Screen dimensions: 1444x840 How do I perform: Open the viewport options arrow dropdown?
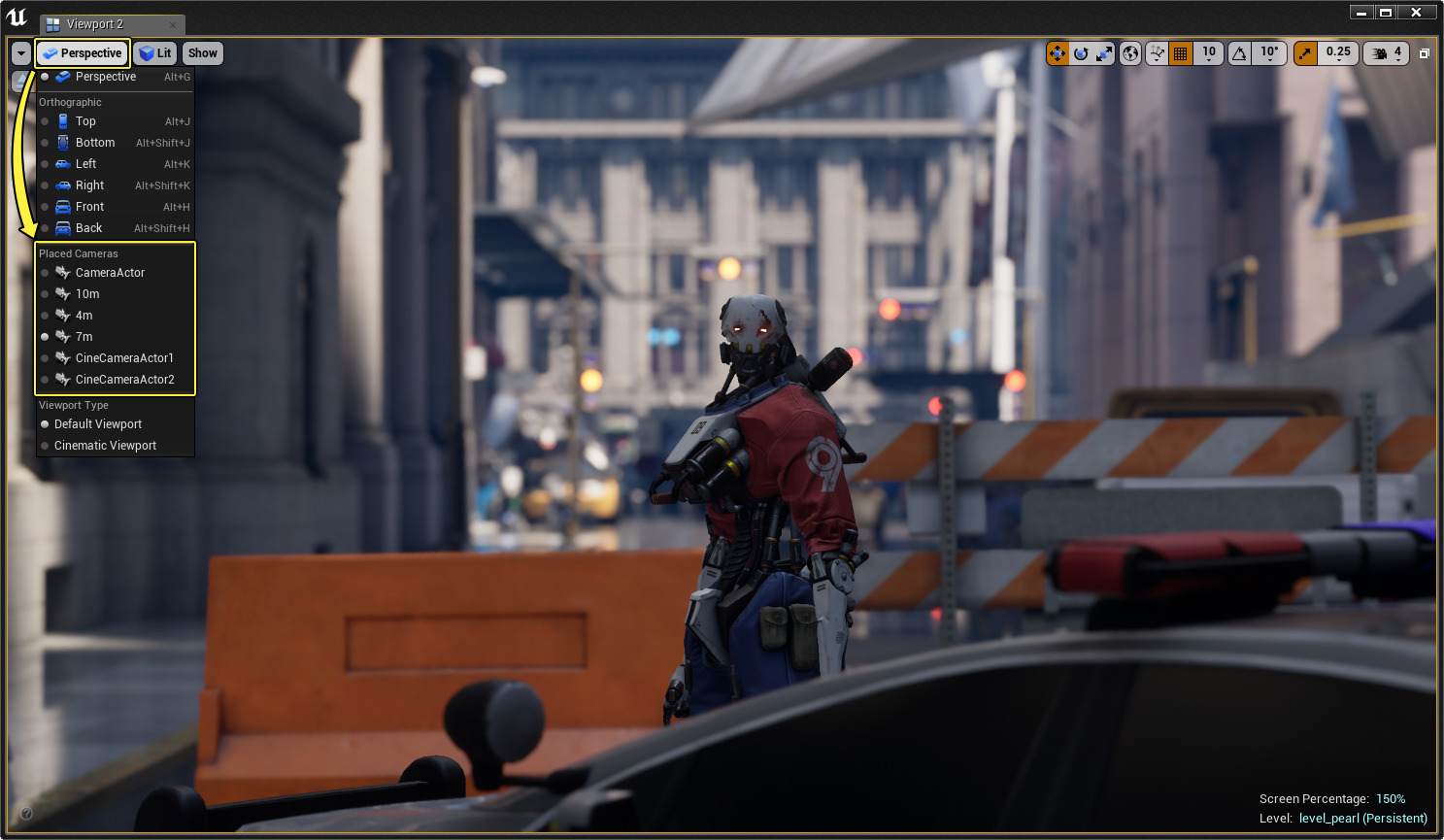coord(20,53)
